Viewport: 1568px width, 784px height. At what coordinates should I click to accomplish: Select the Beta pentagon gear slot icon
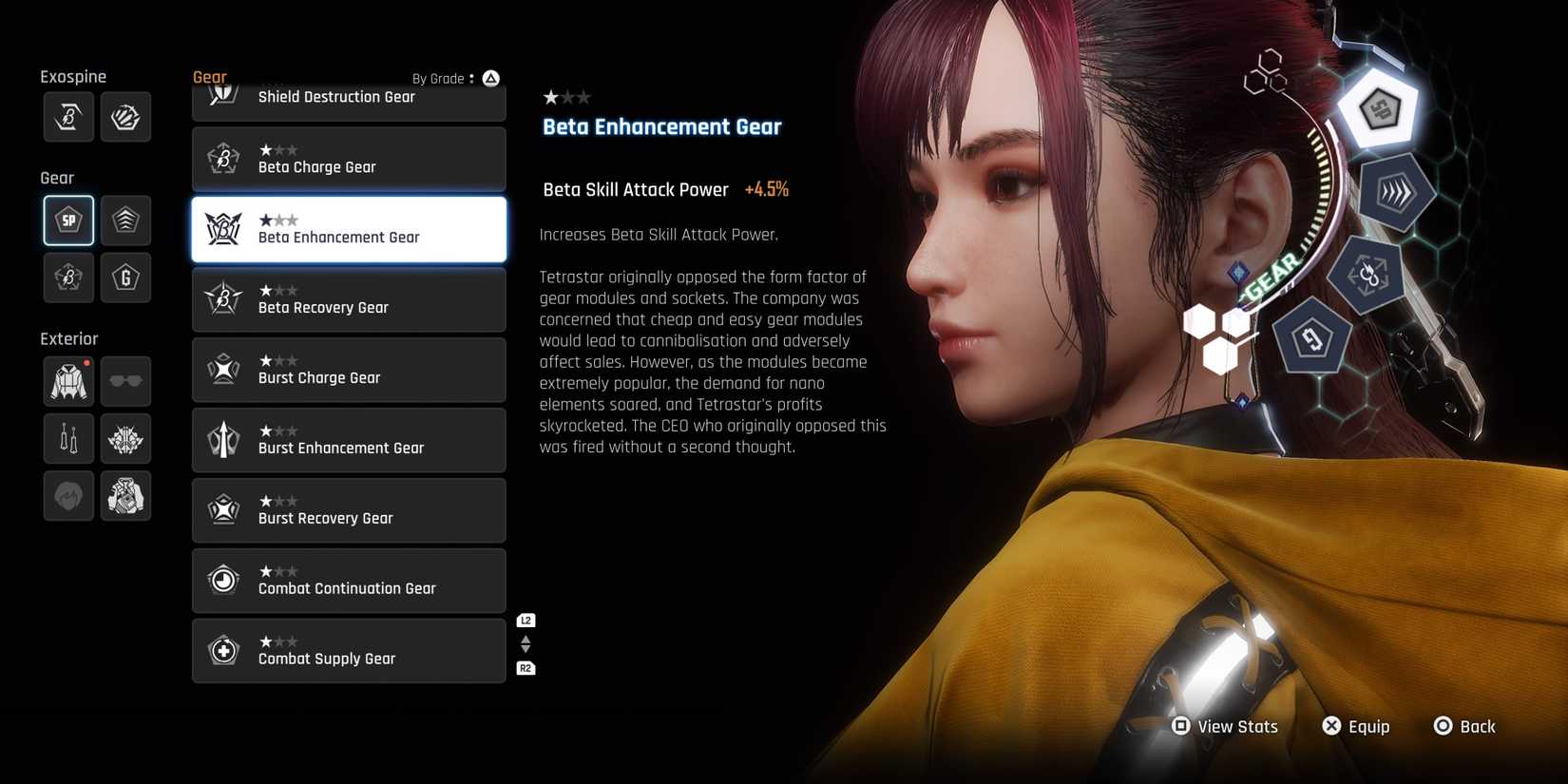[x=67, y=277]
